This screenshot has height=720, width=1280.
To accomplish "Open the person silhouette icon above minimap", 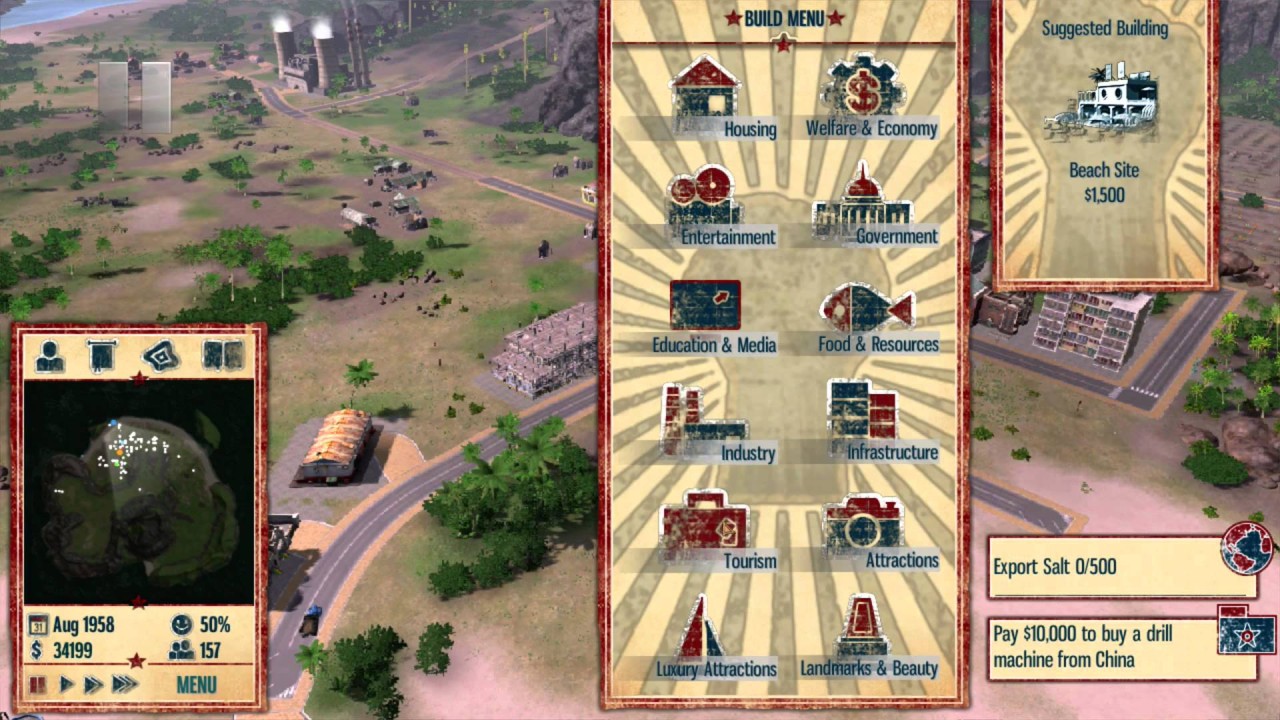I will 50,355.
